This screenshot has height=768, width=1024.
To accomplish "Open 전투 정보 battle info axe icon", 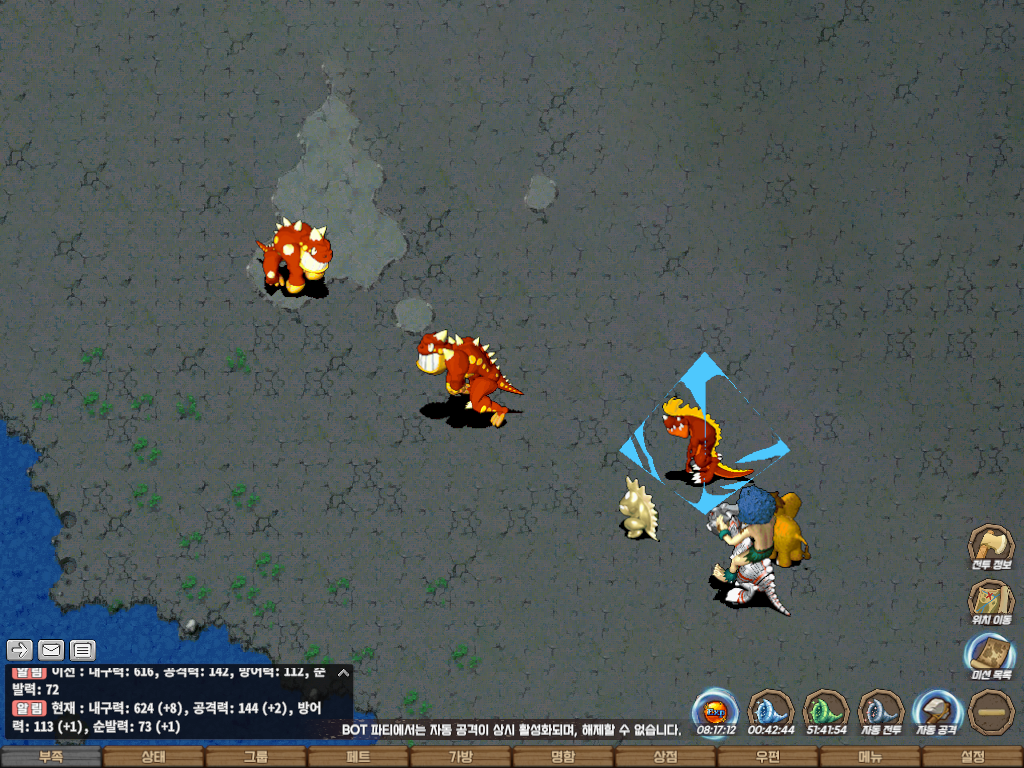I will pos(990,547).
